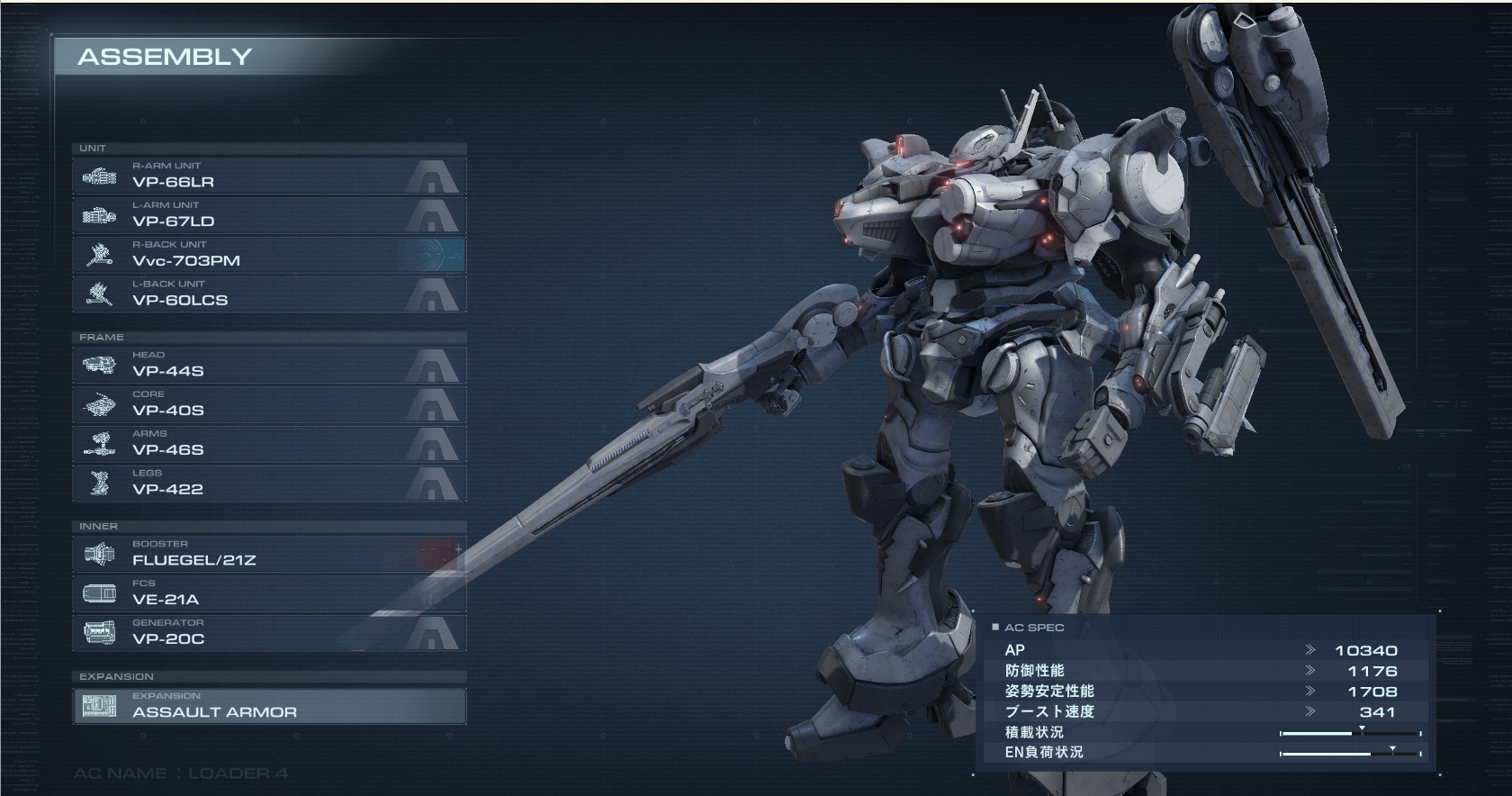Choose the L-ARM UNIT VP-67LD slot

[x=268, y=216]
